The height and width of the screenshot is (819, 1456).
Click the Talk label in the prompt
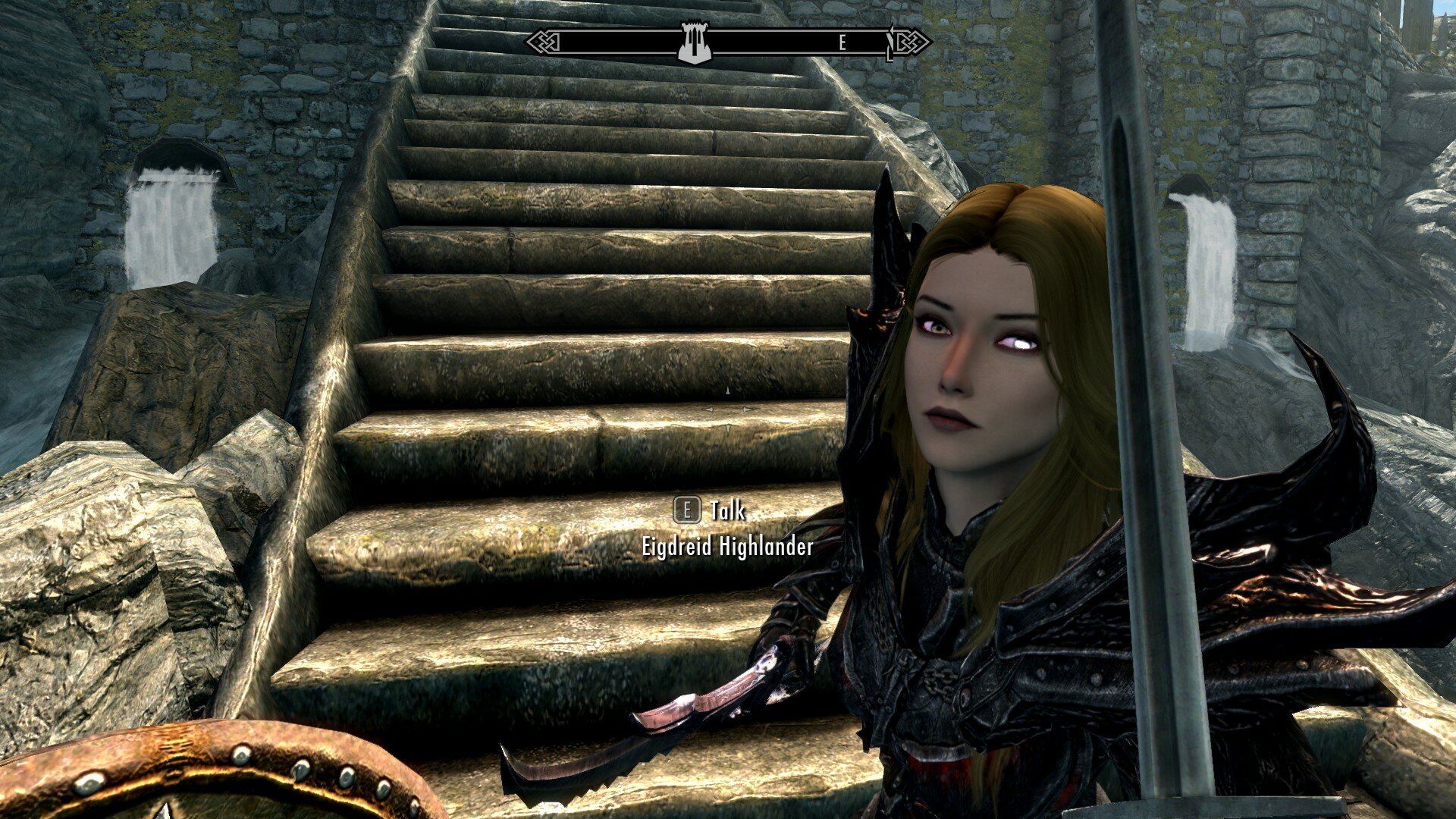pos(726,512)
